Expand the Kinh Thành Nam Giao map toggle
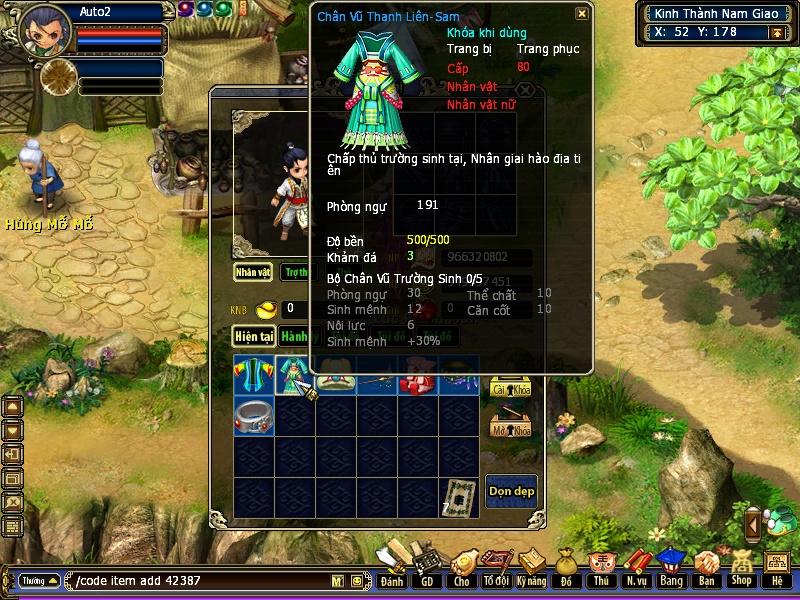The image size is (800, 600). (x=775, y=32)
